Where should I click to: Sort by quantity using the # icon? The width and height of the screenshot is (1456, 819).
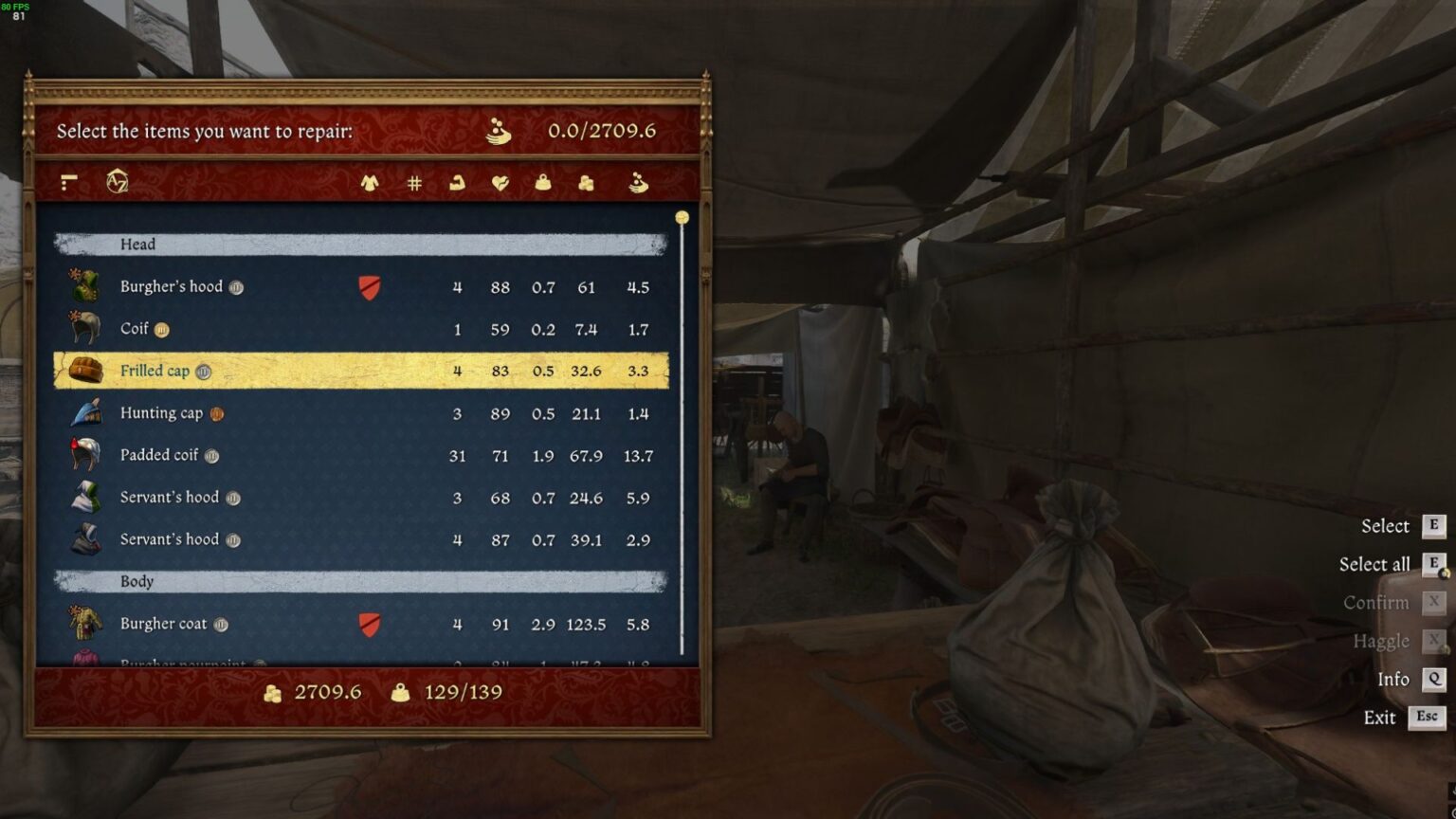(x=414, y=182)
